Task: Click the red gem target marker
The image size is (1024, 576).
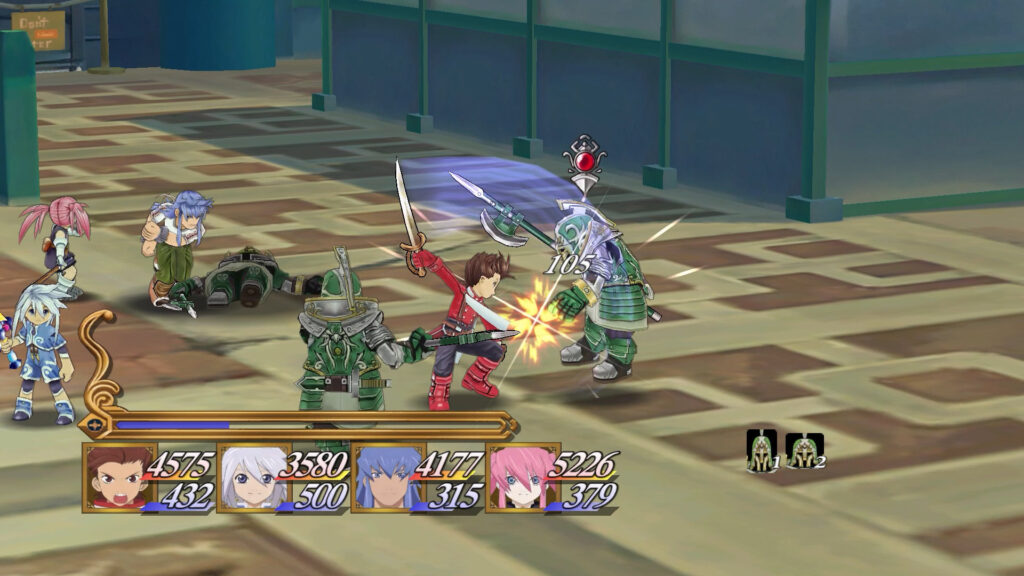Action: click(584, 160)
